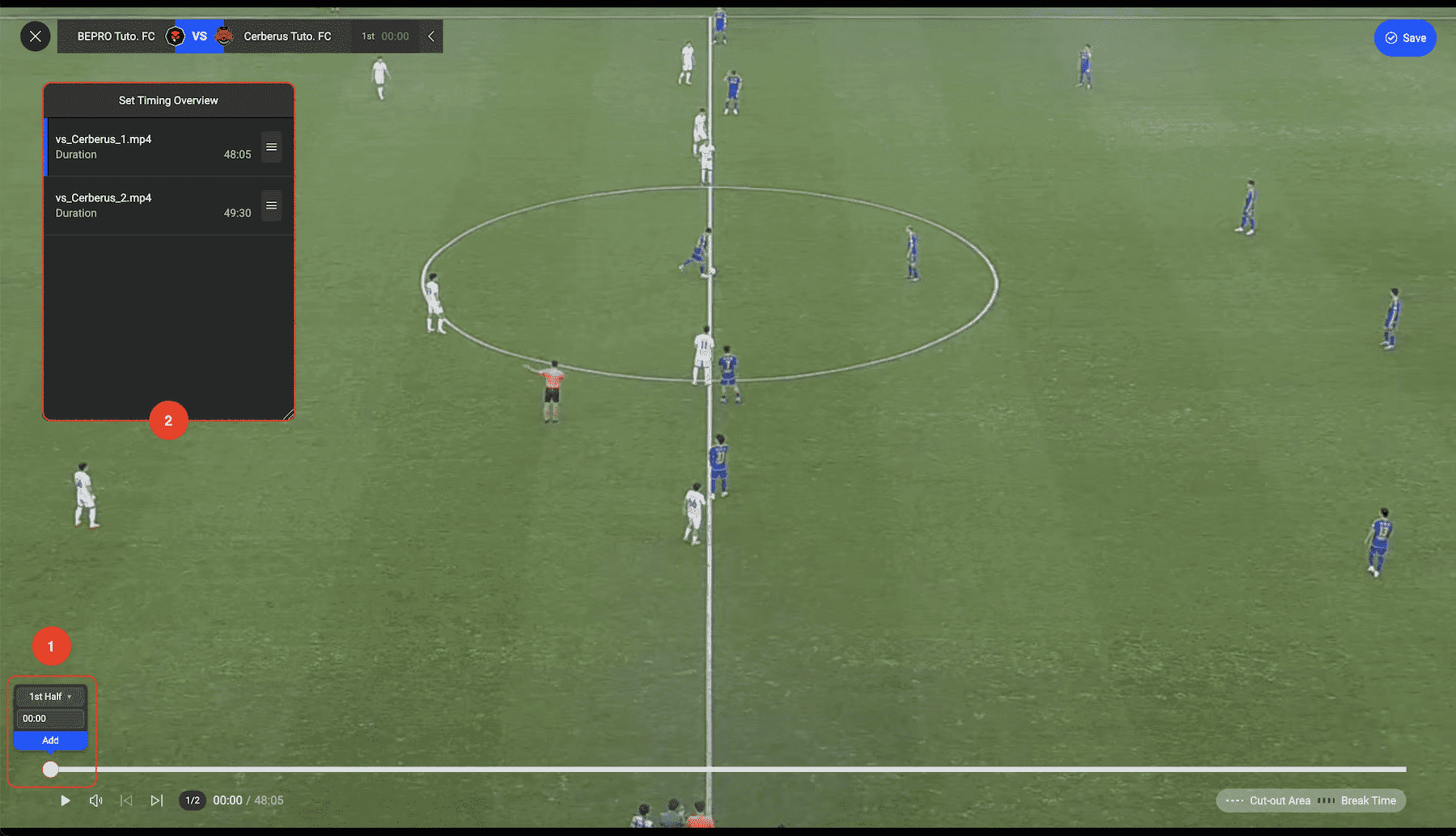The image size is (1456, 836).
Task: Close the timing editor with the X button
Action: pyautogui.click(x=35, y=36)
